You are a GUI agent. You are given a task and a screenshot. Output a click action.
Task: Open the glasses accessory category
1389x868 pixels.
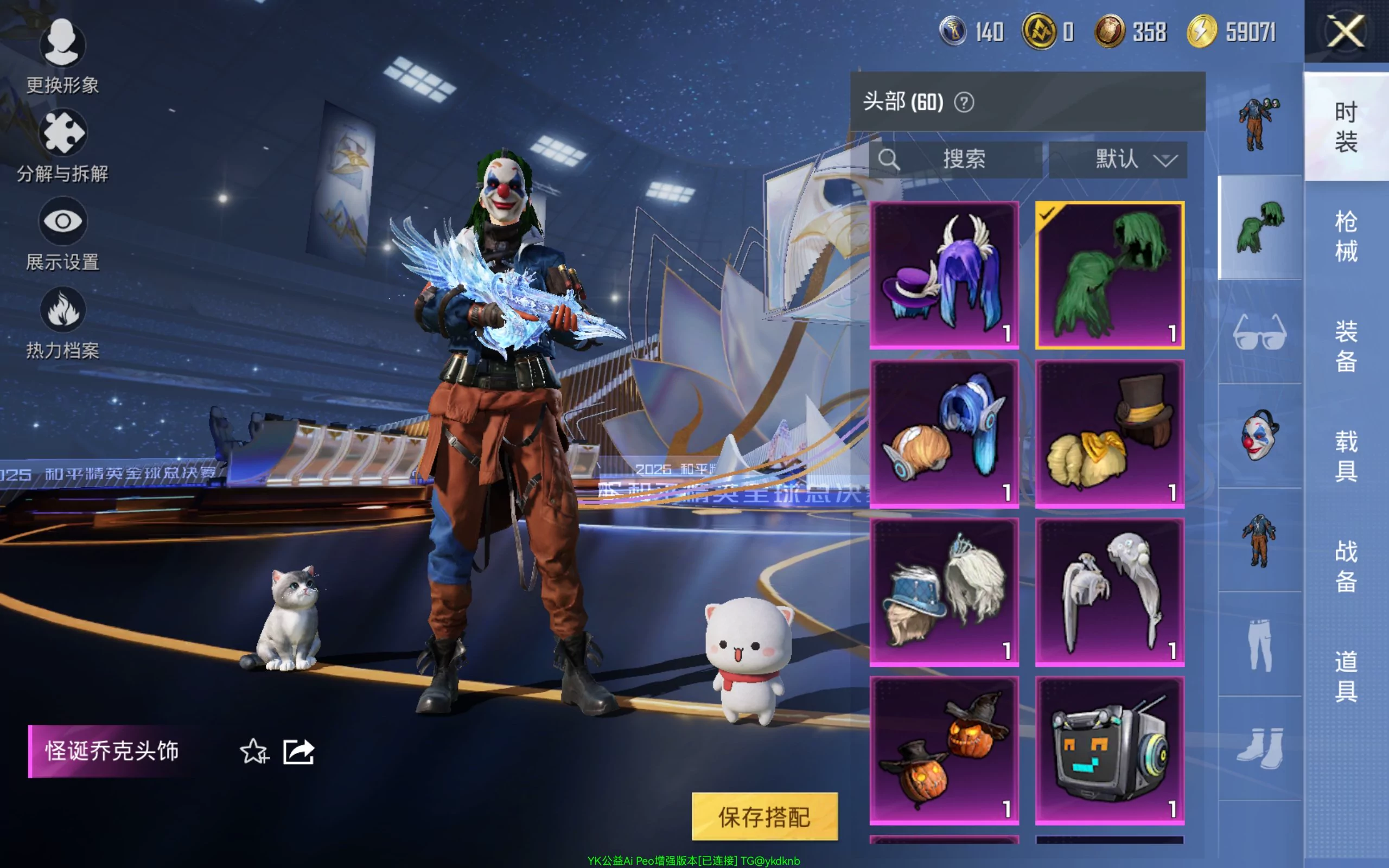(x=1259, y=332)
